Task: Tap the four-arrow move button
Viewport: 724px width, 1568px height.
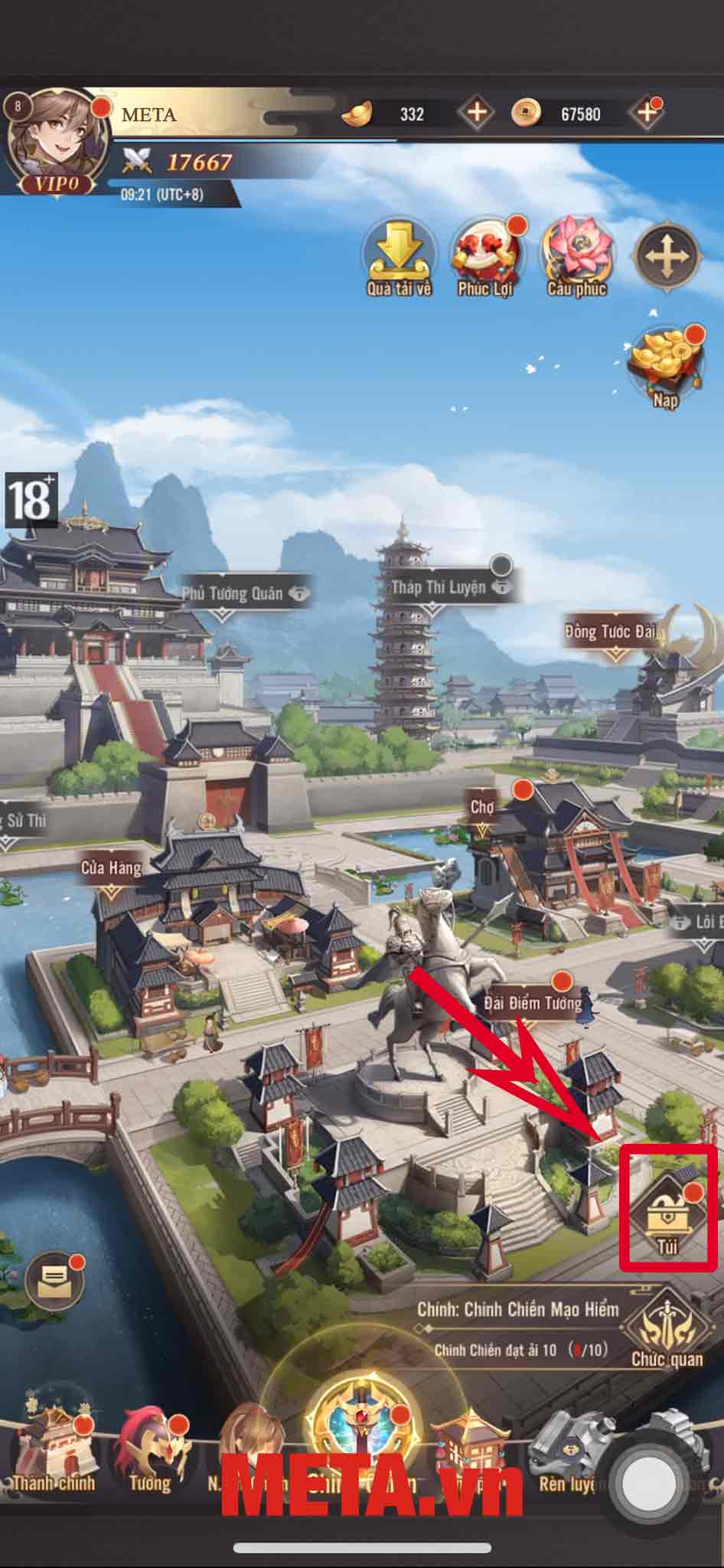Action: point(666,256)
